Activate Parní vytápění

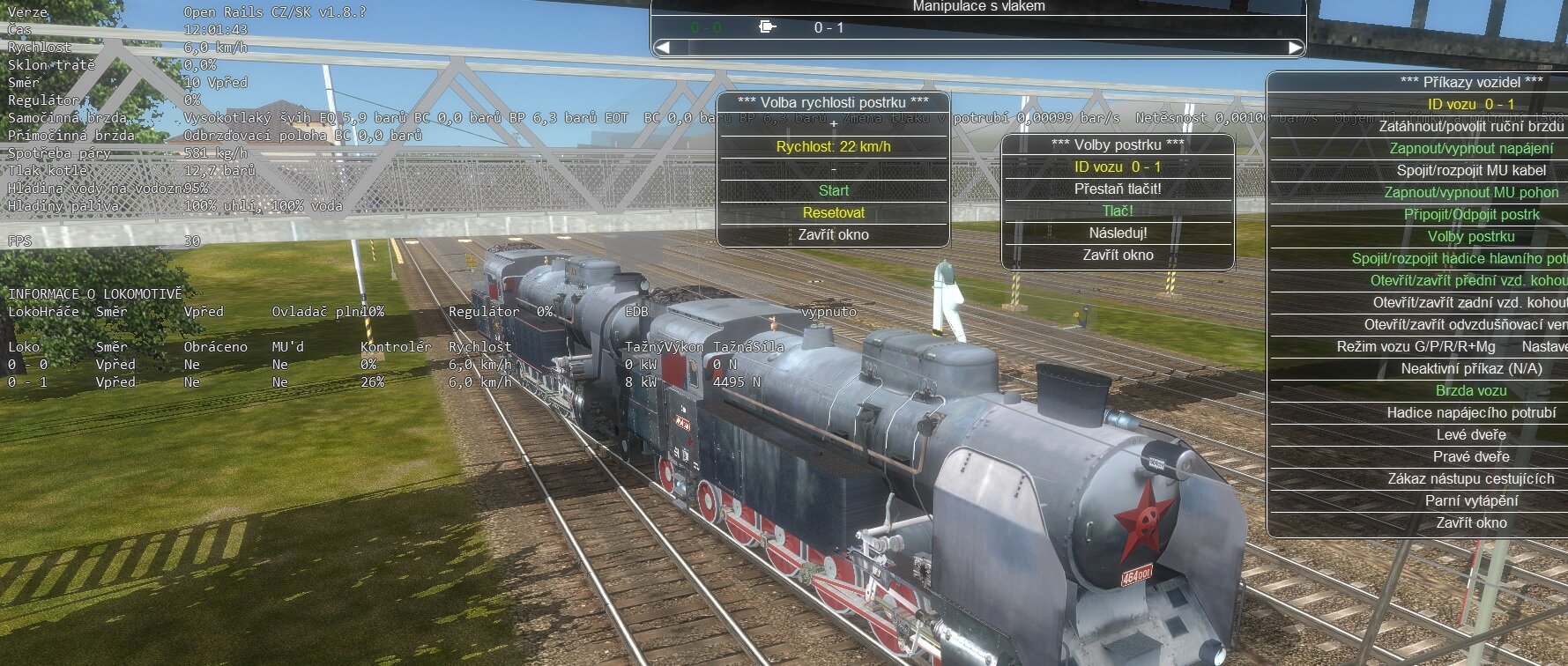point(1470,500)
